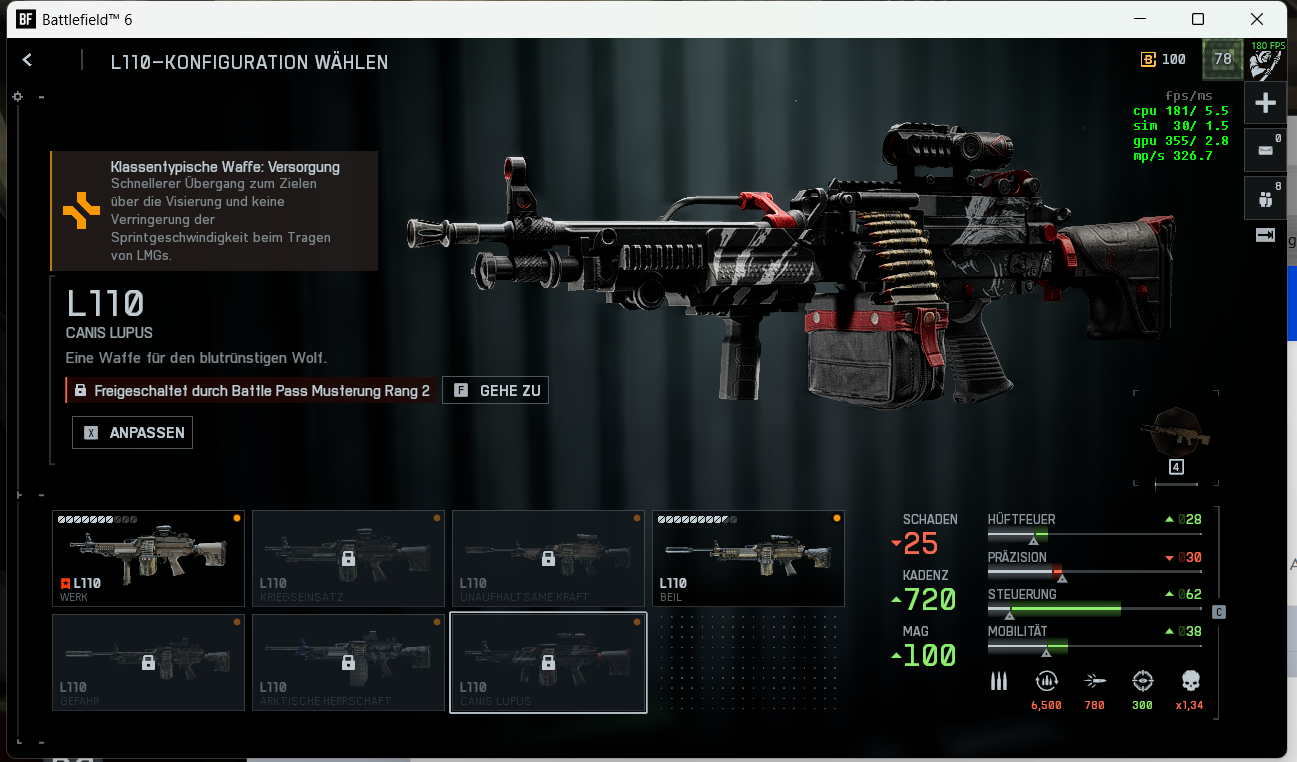The width and height of the screenshot is (1297, 762).
Task: Open the squad members icon
Action: 1265,198
